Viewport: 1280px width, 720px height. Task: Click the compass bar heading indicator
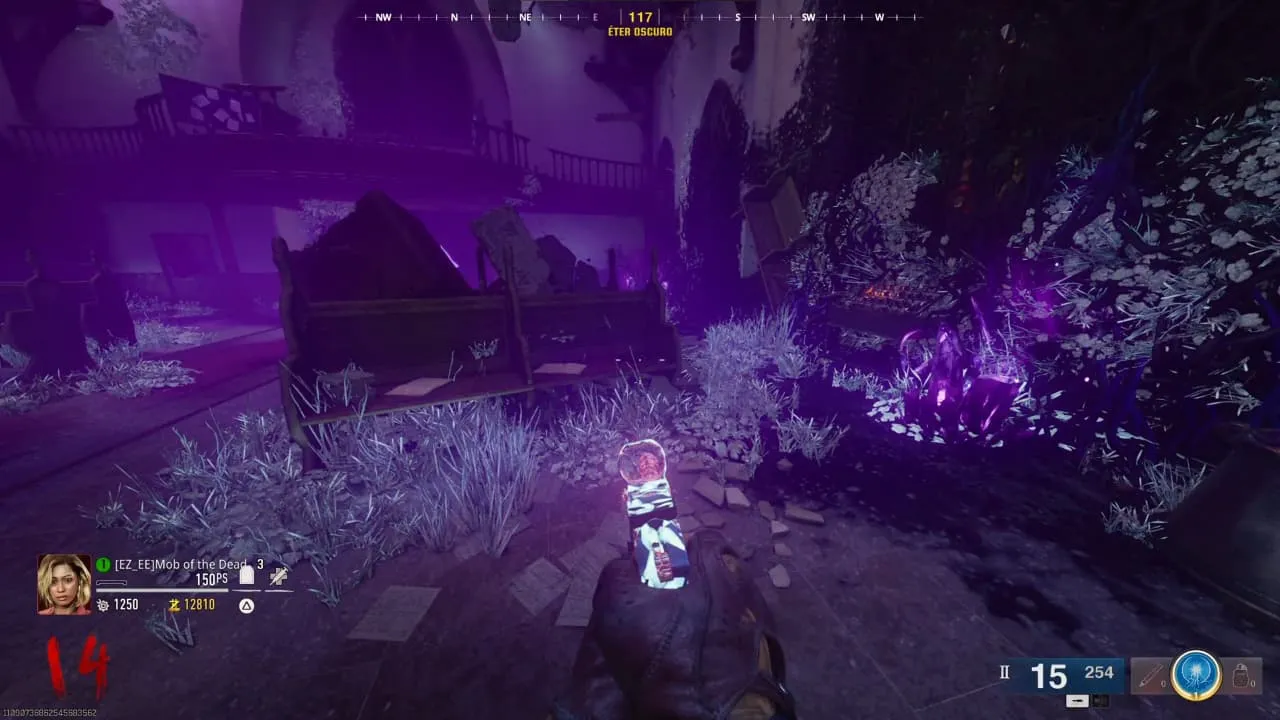click(640, 17)
